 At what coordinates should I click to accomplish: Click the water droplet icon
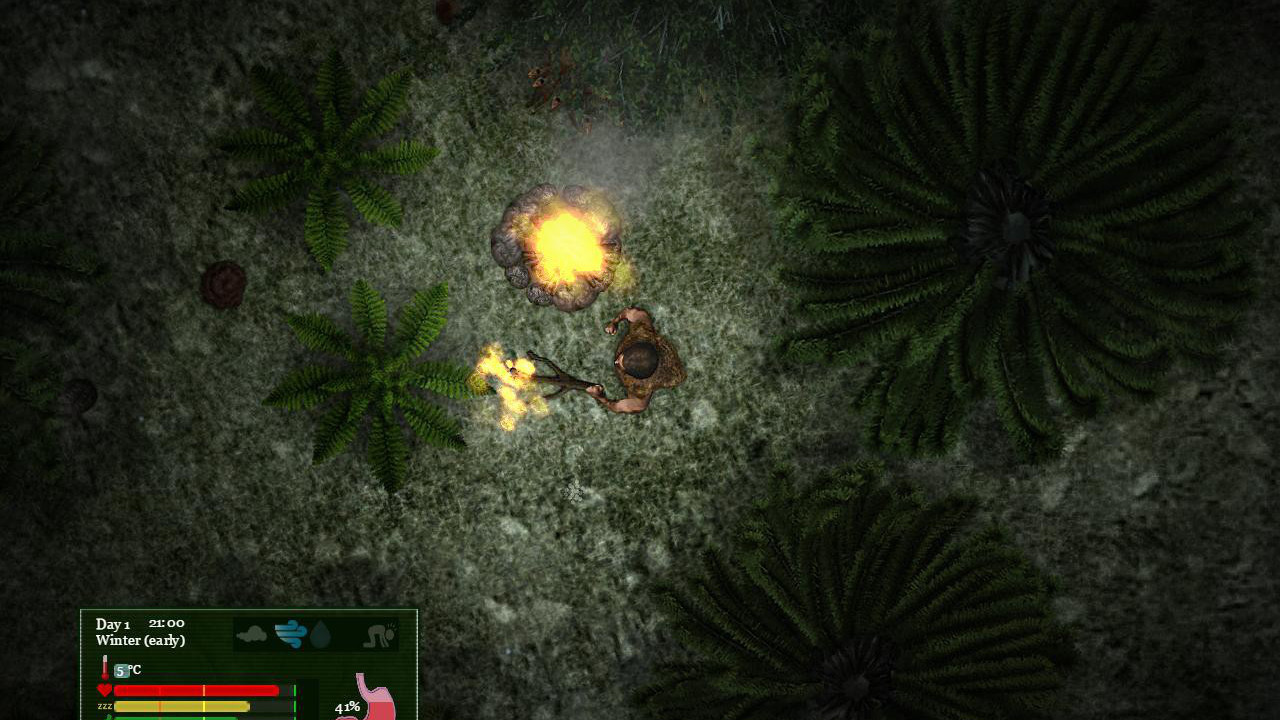coord(319,635)
